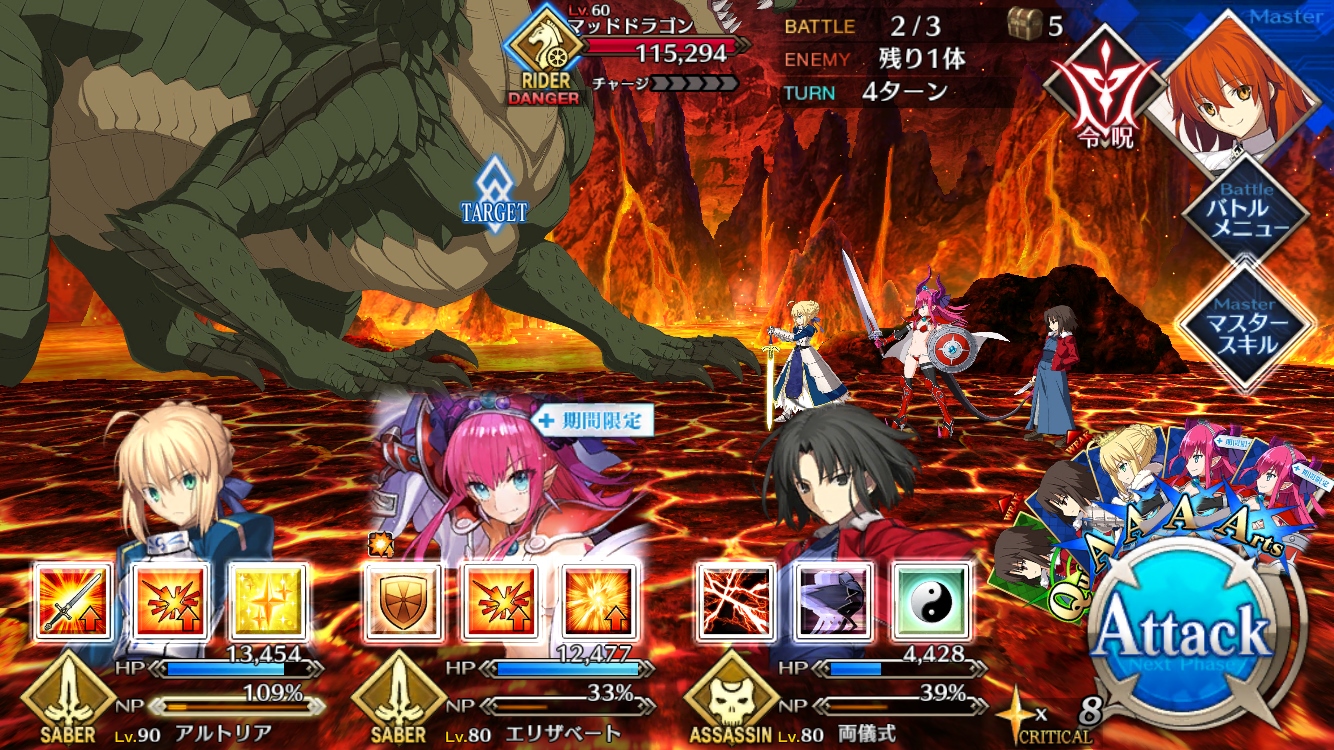Activate Ryougi Shiki's red cracked-lines skill
The width and height of the screenshot is (1334, 750).
click(x=735, y=601)
